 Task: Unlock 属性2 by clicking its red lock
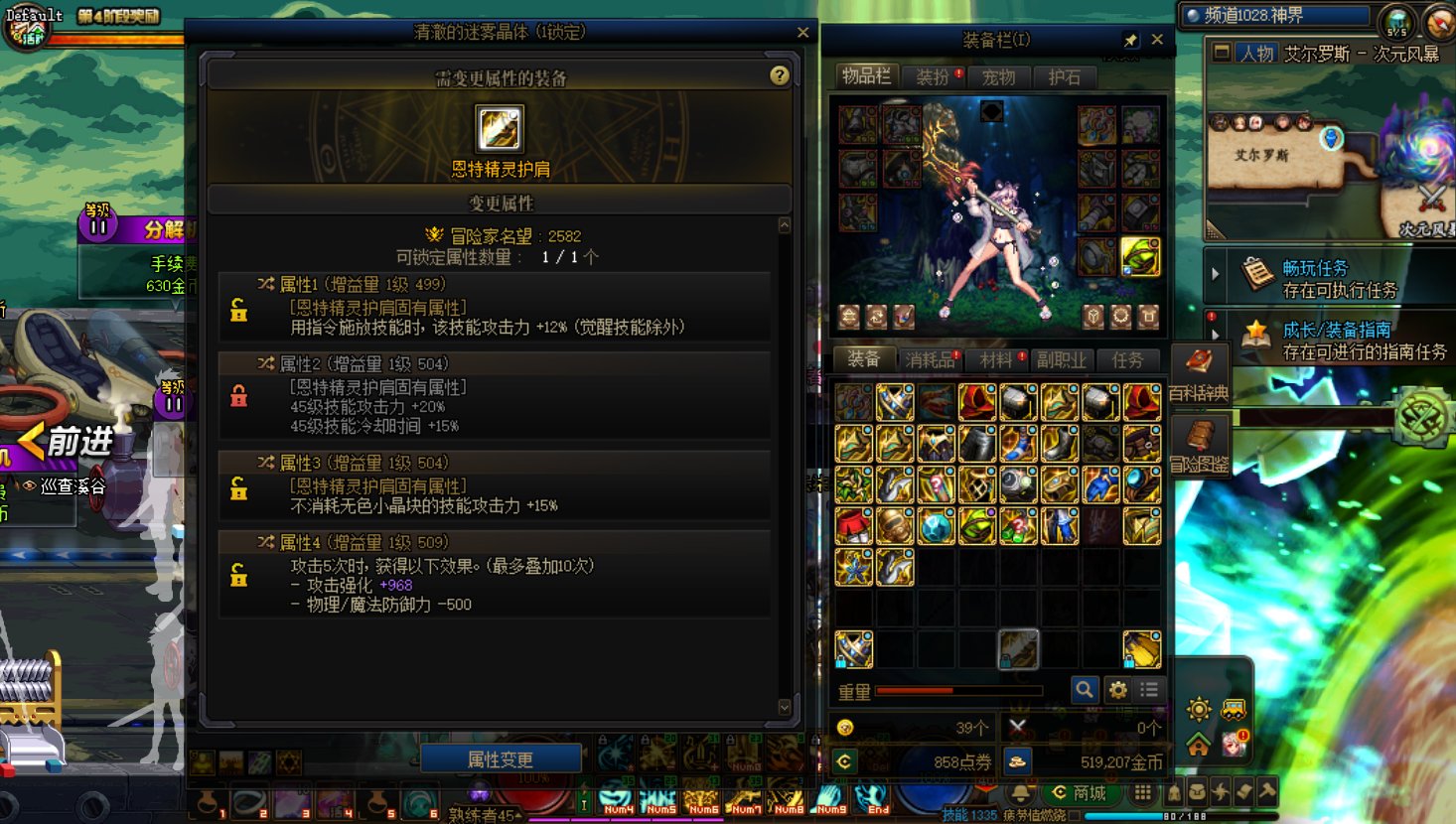238,395
